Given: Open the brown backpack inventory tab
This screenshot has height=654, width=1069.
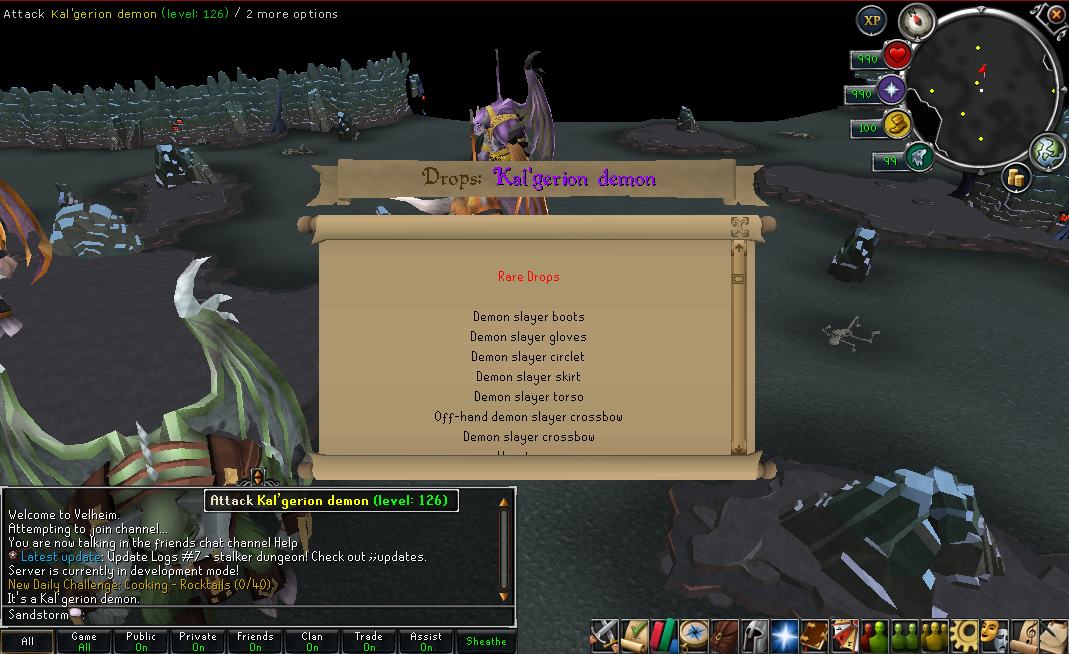Looking at the screenshot, I should coord(724,633).
